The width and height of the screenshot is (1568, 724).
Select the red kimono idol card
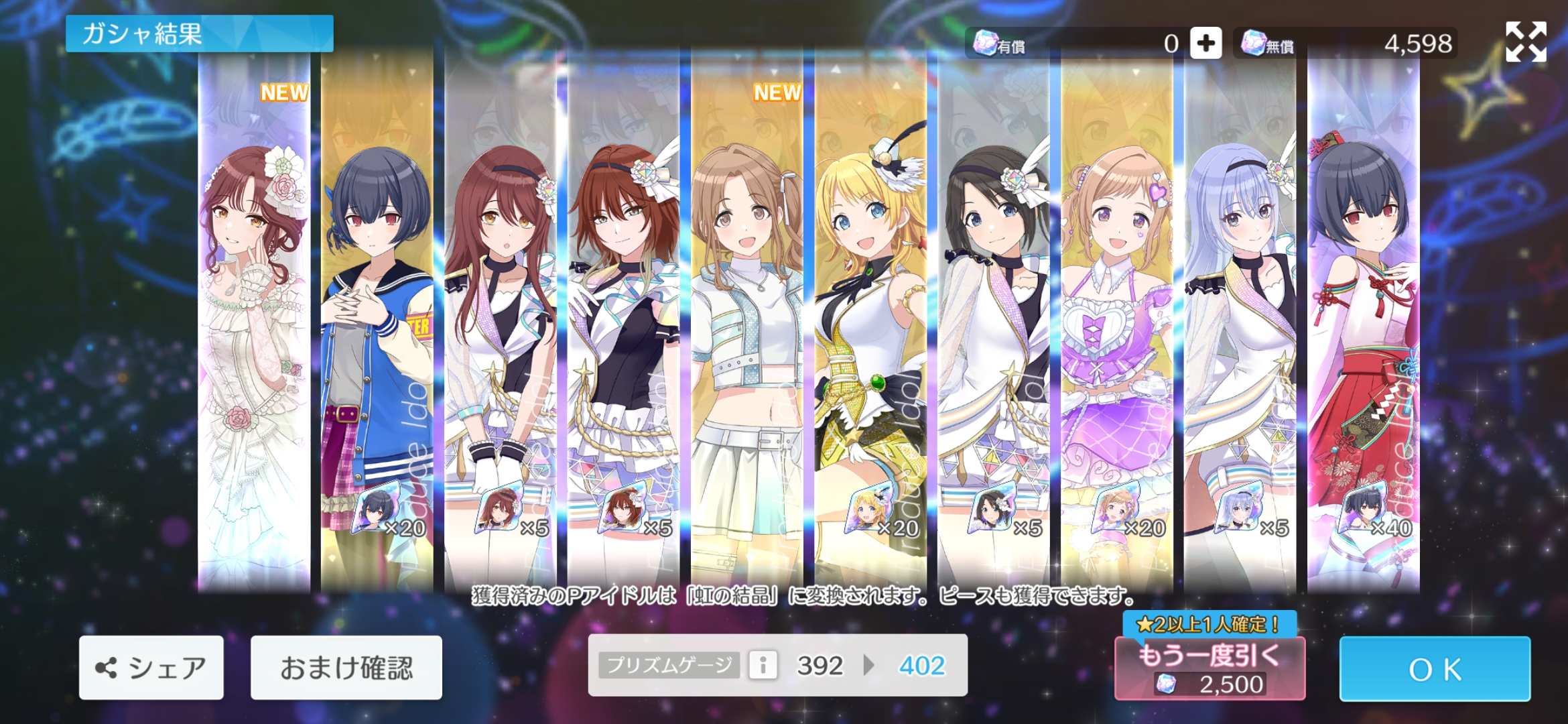pos(1364,322)
